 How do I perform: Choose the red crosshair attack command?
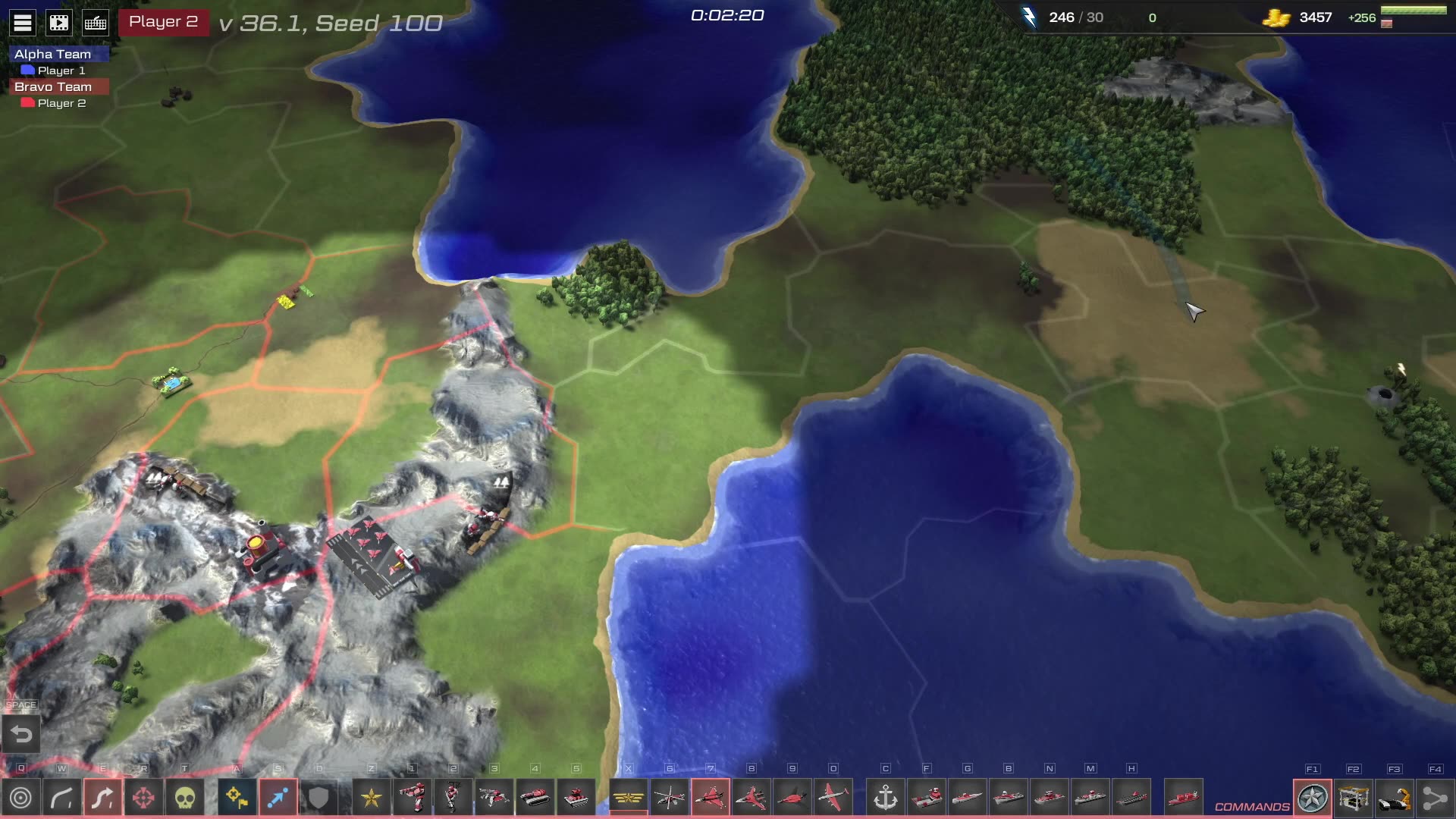[x=143, y=798]
